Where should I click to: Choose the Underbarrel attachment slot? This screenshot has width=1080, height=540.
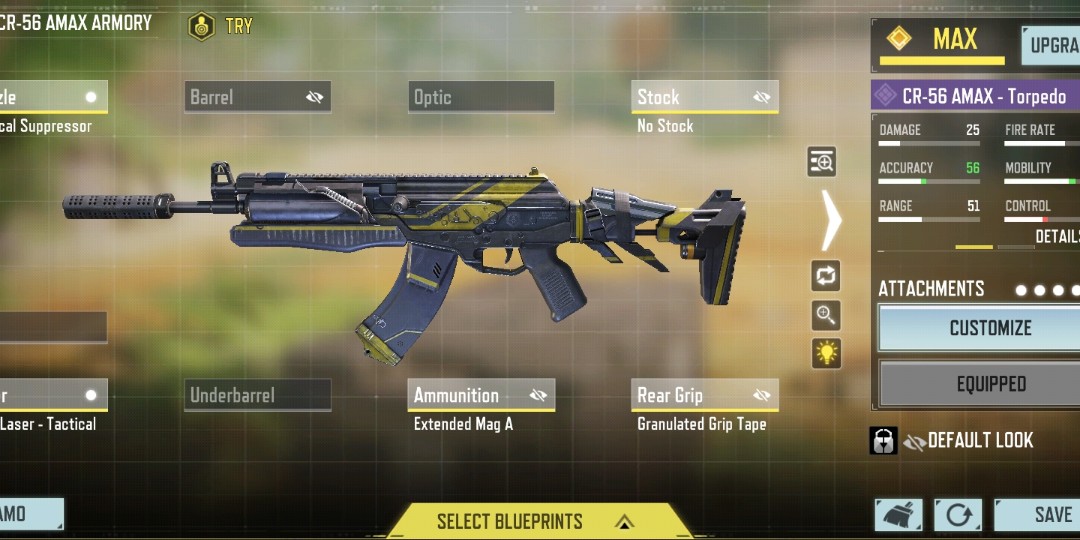[x=258, y=395]
